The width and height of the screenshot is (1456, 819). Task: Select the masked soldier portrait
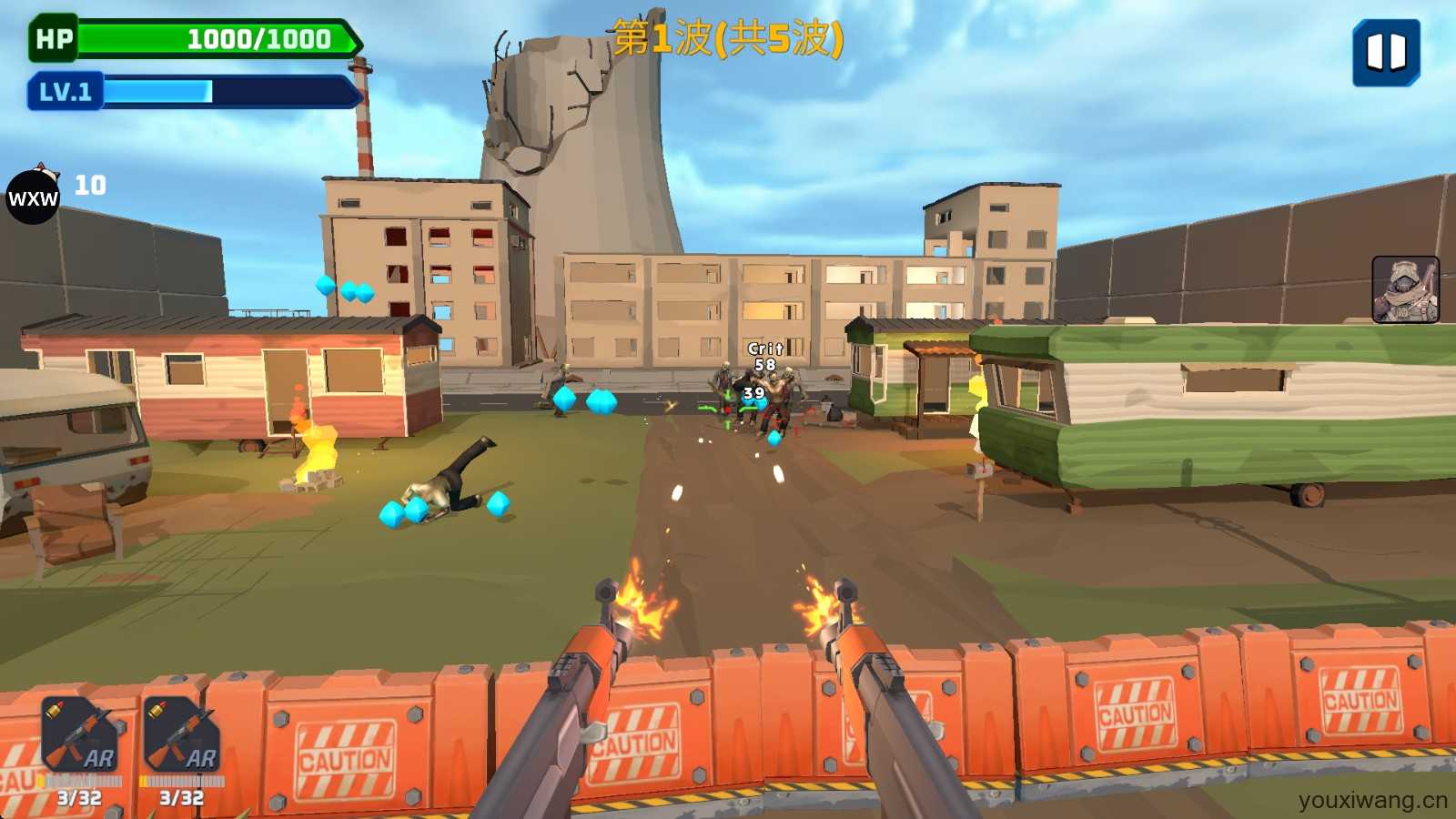tap(1405, 289)
